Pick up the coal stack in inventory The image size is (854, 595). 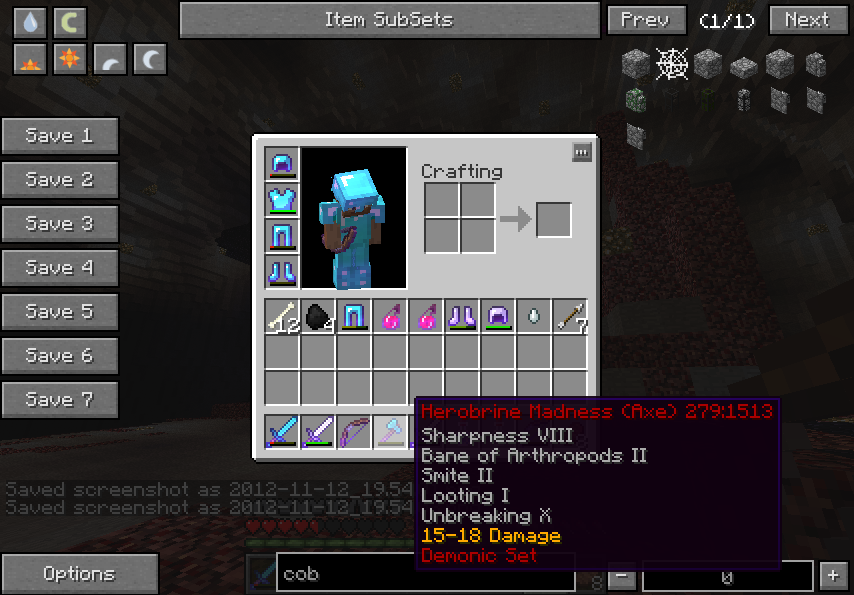319,317
